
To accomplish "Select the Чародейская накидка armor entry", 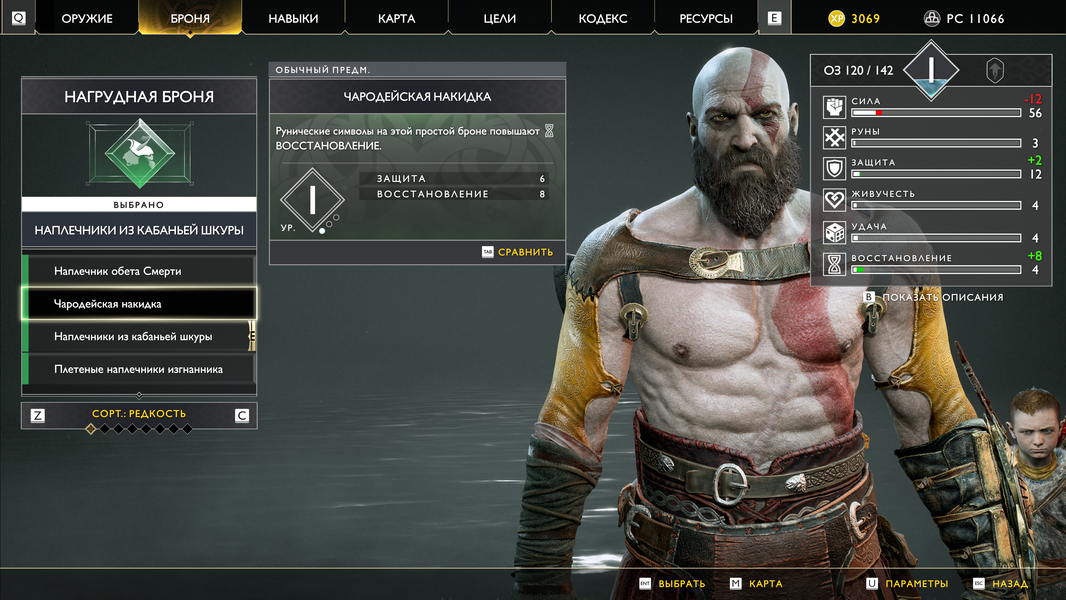I will click(x=139, y=304).
